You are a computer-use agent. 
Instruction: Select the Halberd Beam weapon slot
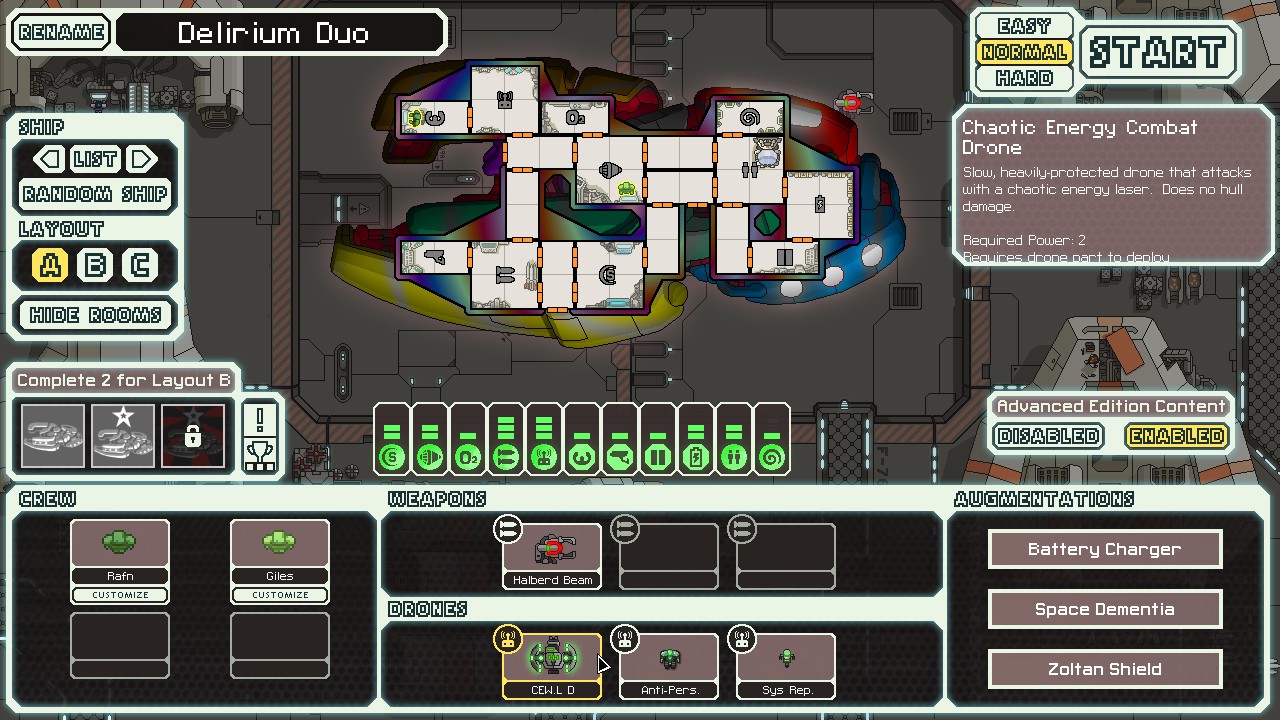pyautogui.click(x=552, y=556)
